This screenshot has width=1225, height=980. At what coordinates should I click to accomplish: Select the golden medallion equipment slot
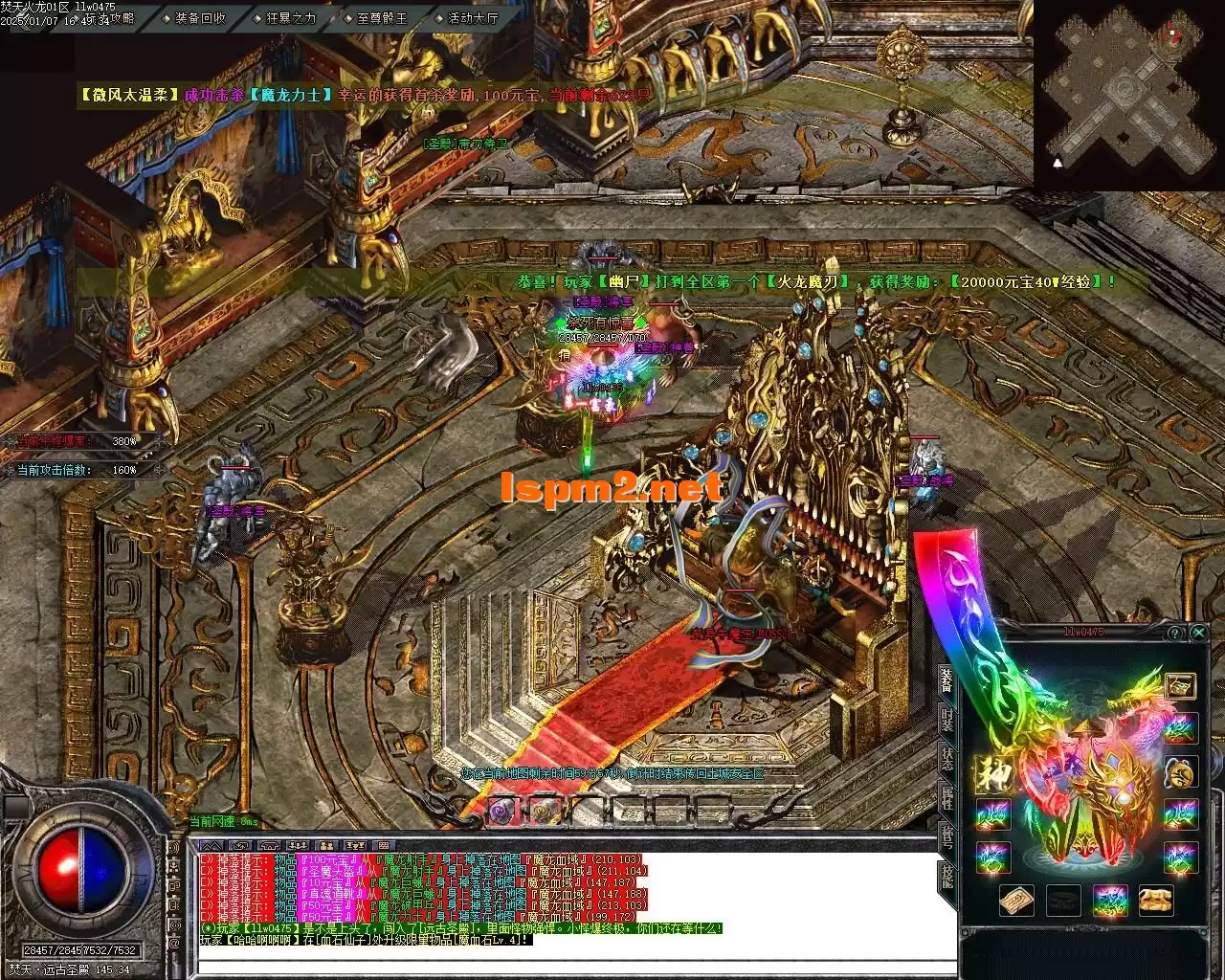(x=1181, y=771)
